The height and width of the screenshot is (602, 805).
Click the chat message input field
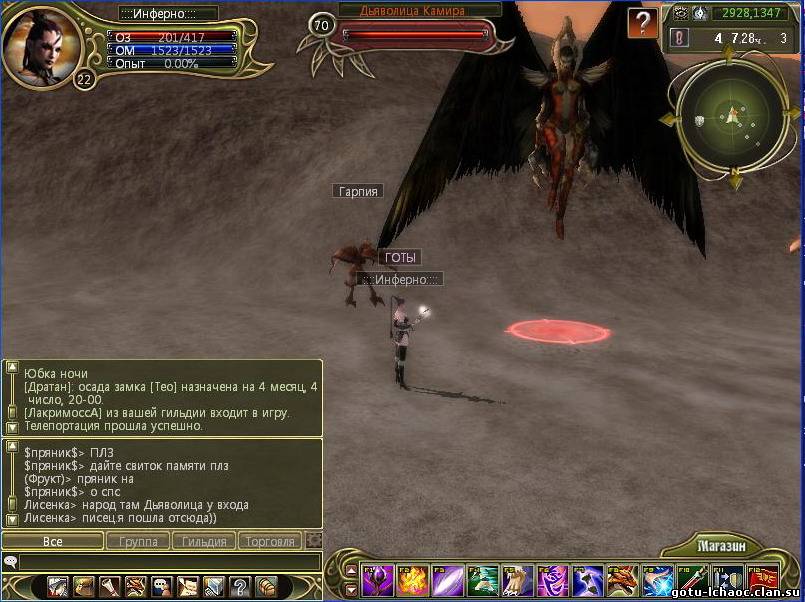point(165,562)
